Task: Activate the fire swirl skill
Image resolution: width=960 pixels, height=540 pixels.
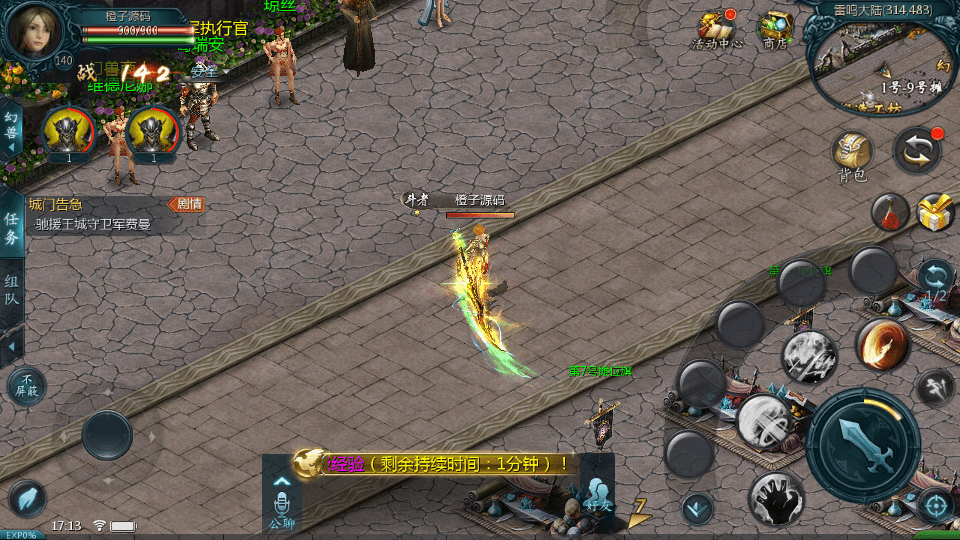Action: coord(882,344)
